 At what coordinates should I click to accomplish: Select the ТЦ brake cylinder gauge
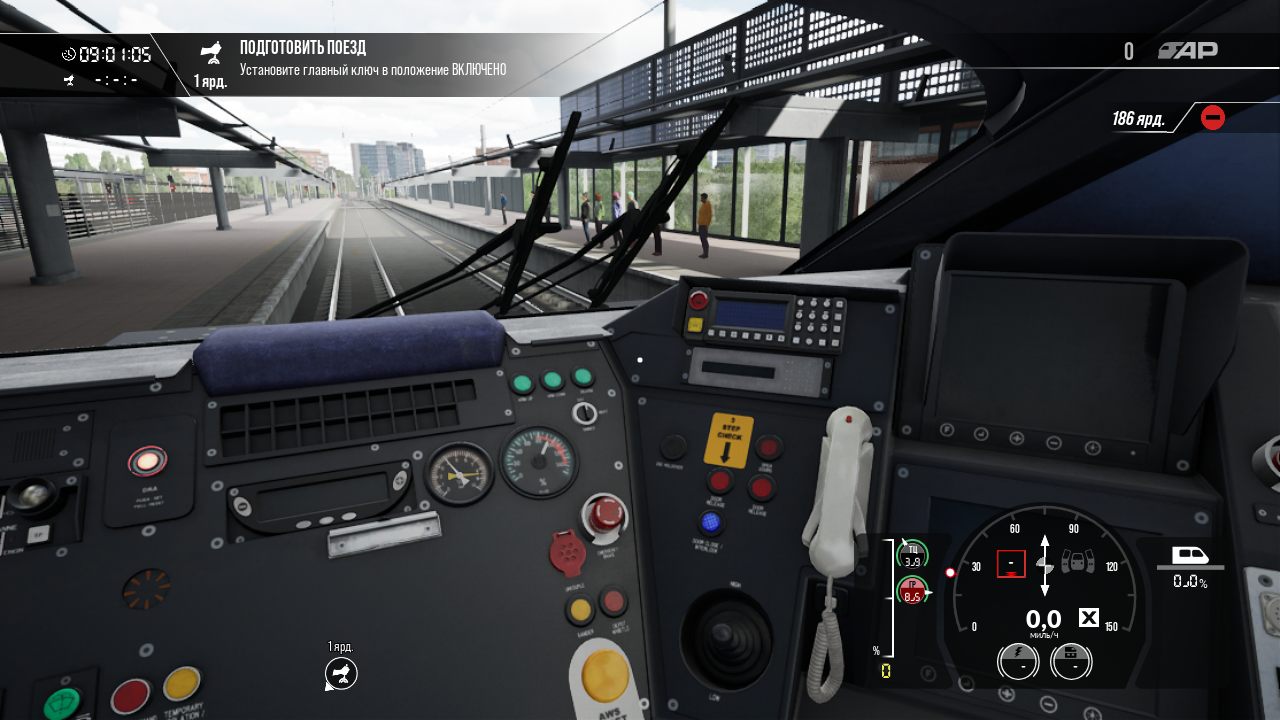912,553
